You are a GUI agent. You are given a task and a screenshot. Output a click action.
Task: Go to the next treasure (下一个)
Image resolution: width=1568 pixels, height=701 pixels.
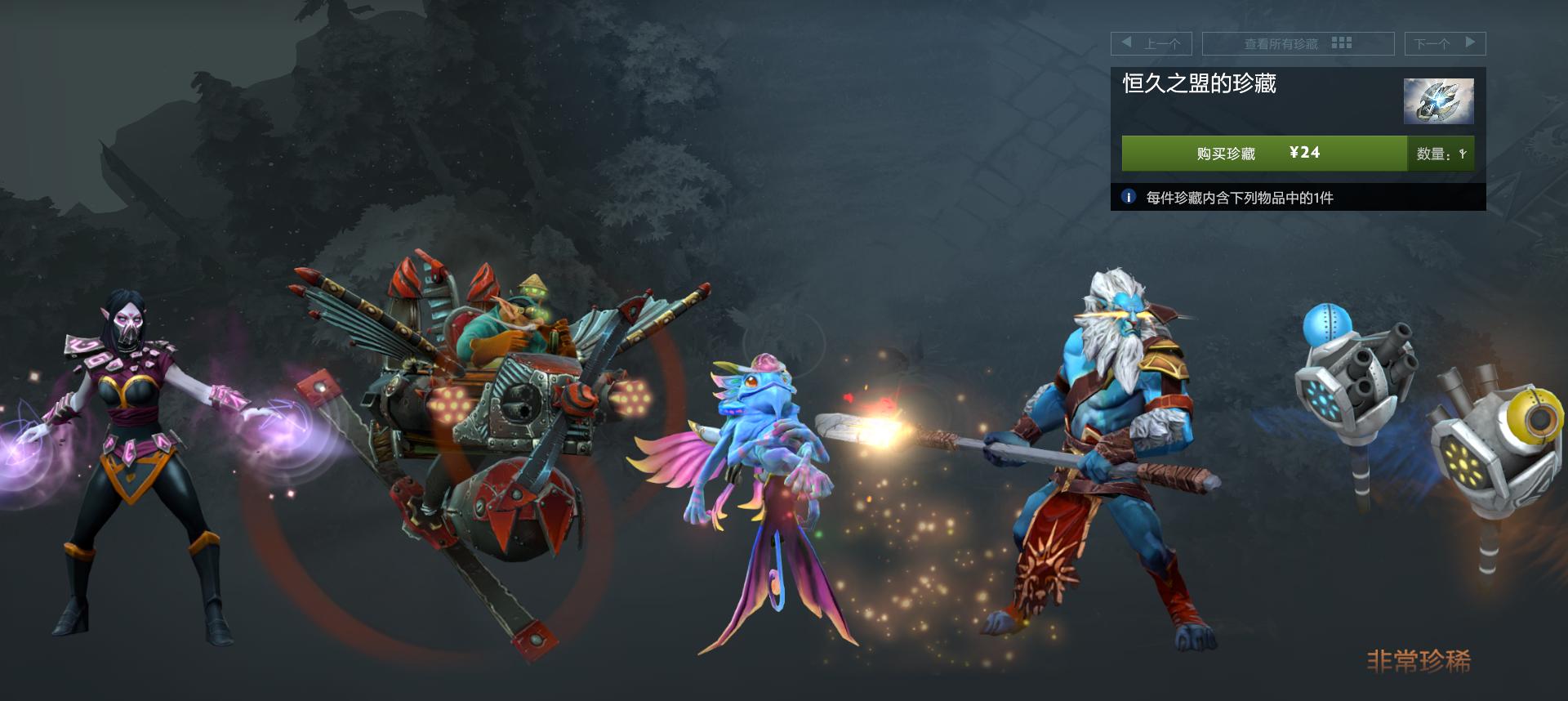tap(1444, 43)
